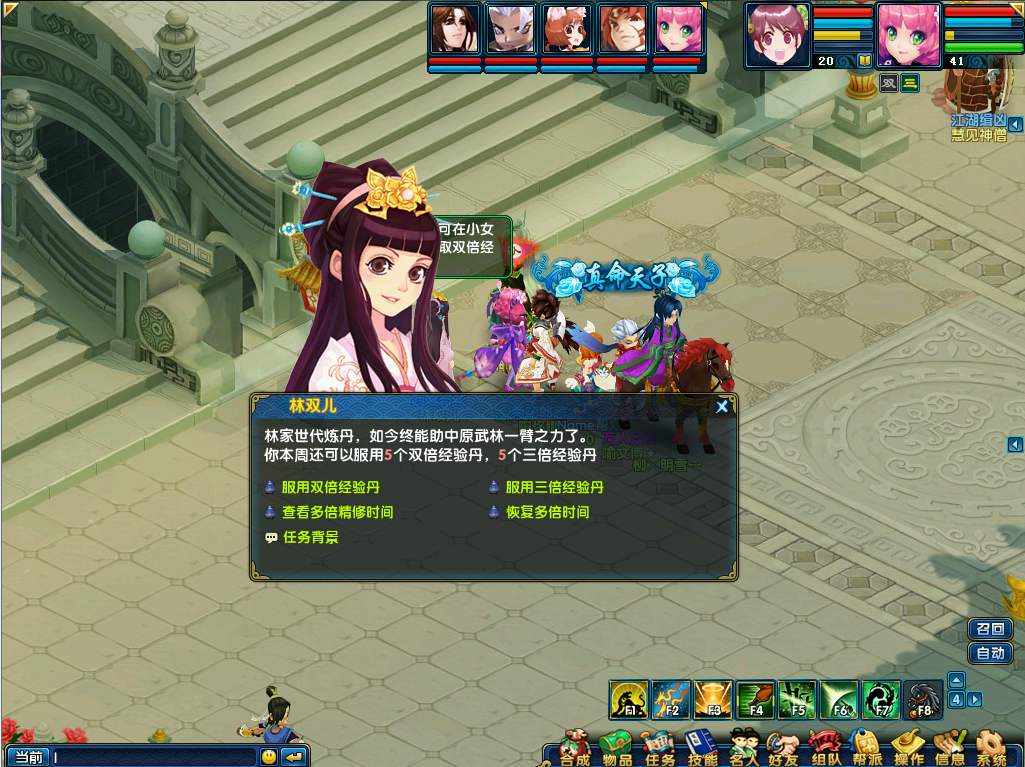Toggle the 自动 auto button
Screen dimensions: 1025x767
click(990, 654)
